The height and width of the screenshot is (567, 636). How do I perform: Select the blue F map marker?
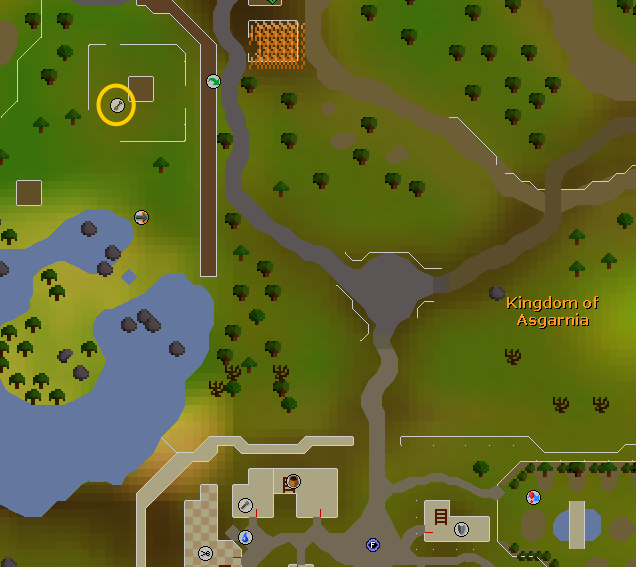(x=373, y=545)
